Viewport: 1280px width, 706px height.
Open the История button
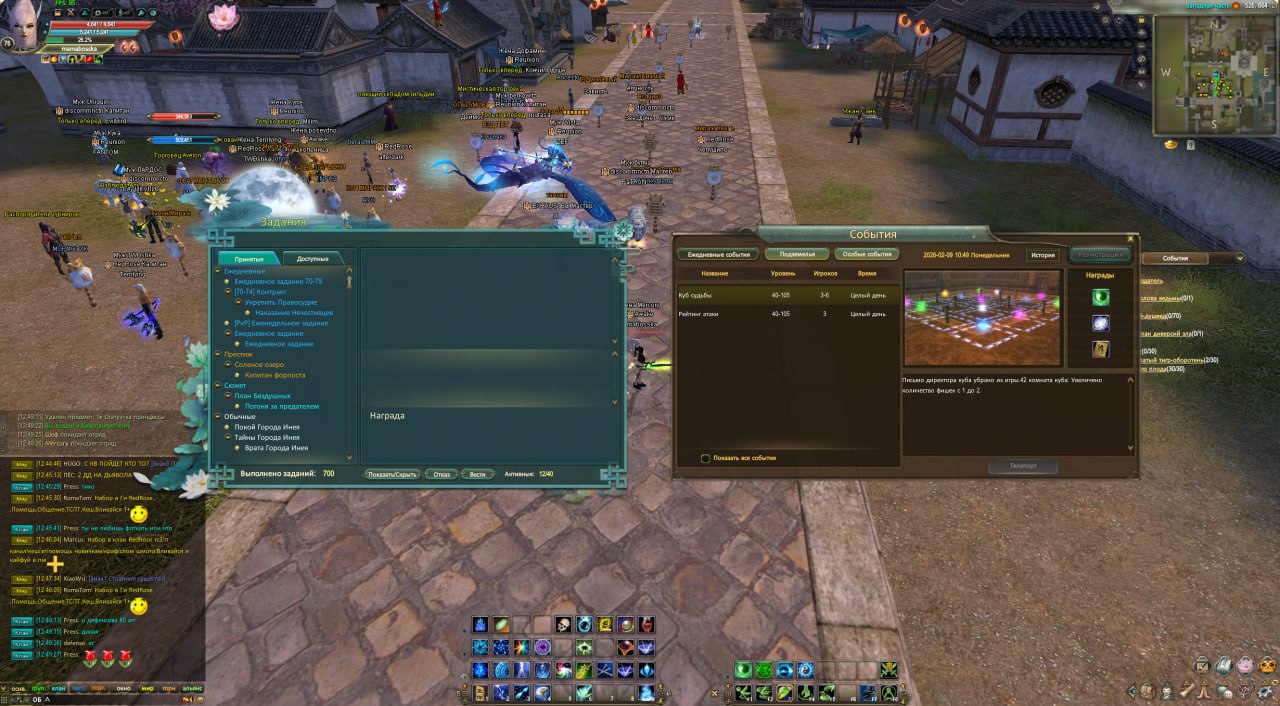pyautogui.click(x=1043, y=255)
